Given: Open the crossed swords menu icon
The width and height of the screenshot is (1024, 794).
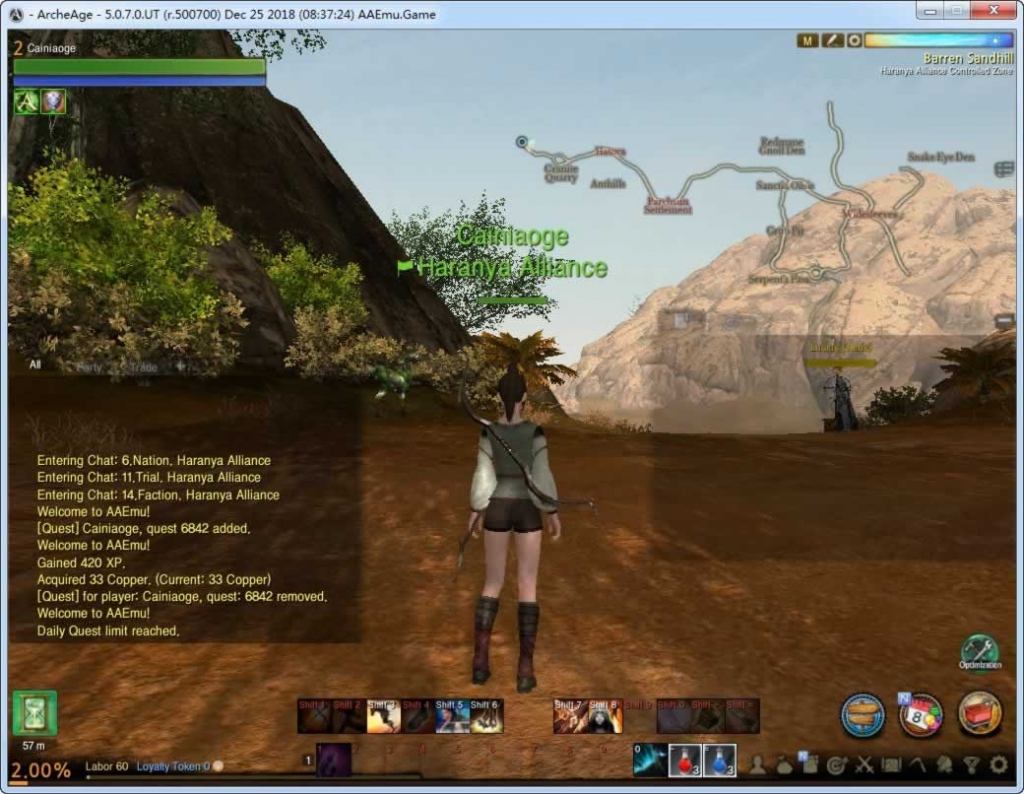Looking at the screenshot, I should click(864, 766).
